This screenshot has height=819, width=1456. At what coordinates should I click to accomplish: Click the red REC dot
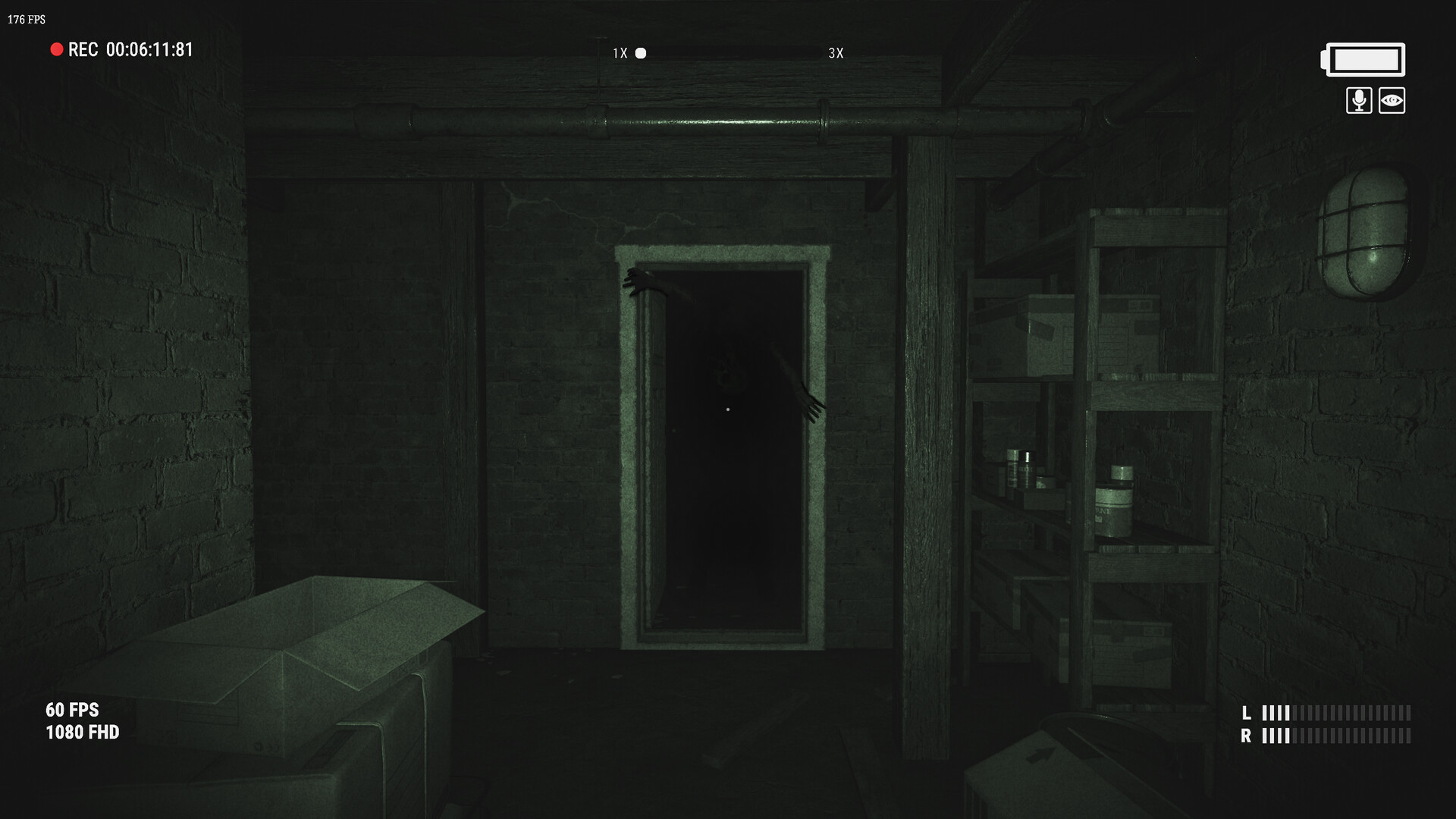pos(55,49)
